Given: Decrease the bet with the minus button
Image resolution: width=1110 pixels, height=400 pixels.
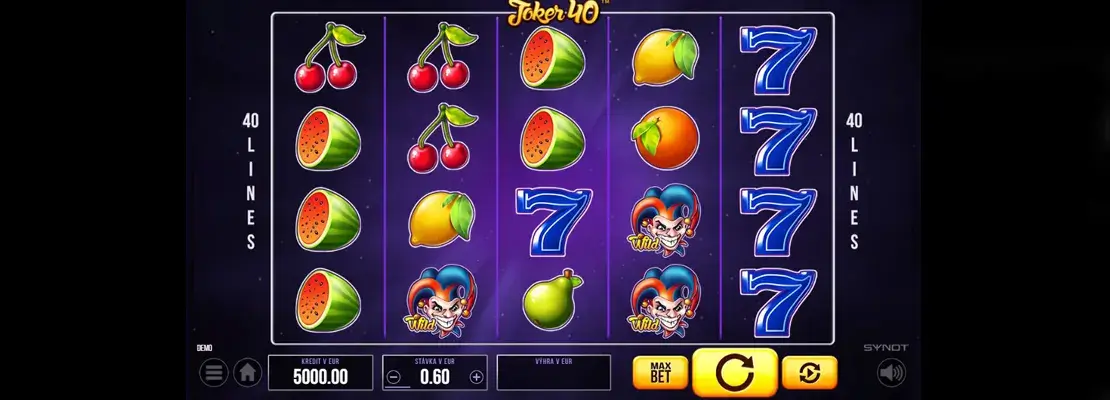Looking at the screenshot, I should pos(395,377).
